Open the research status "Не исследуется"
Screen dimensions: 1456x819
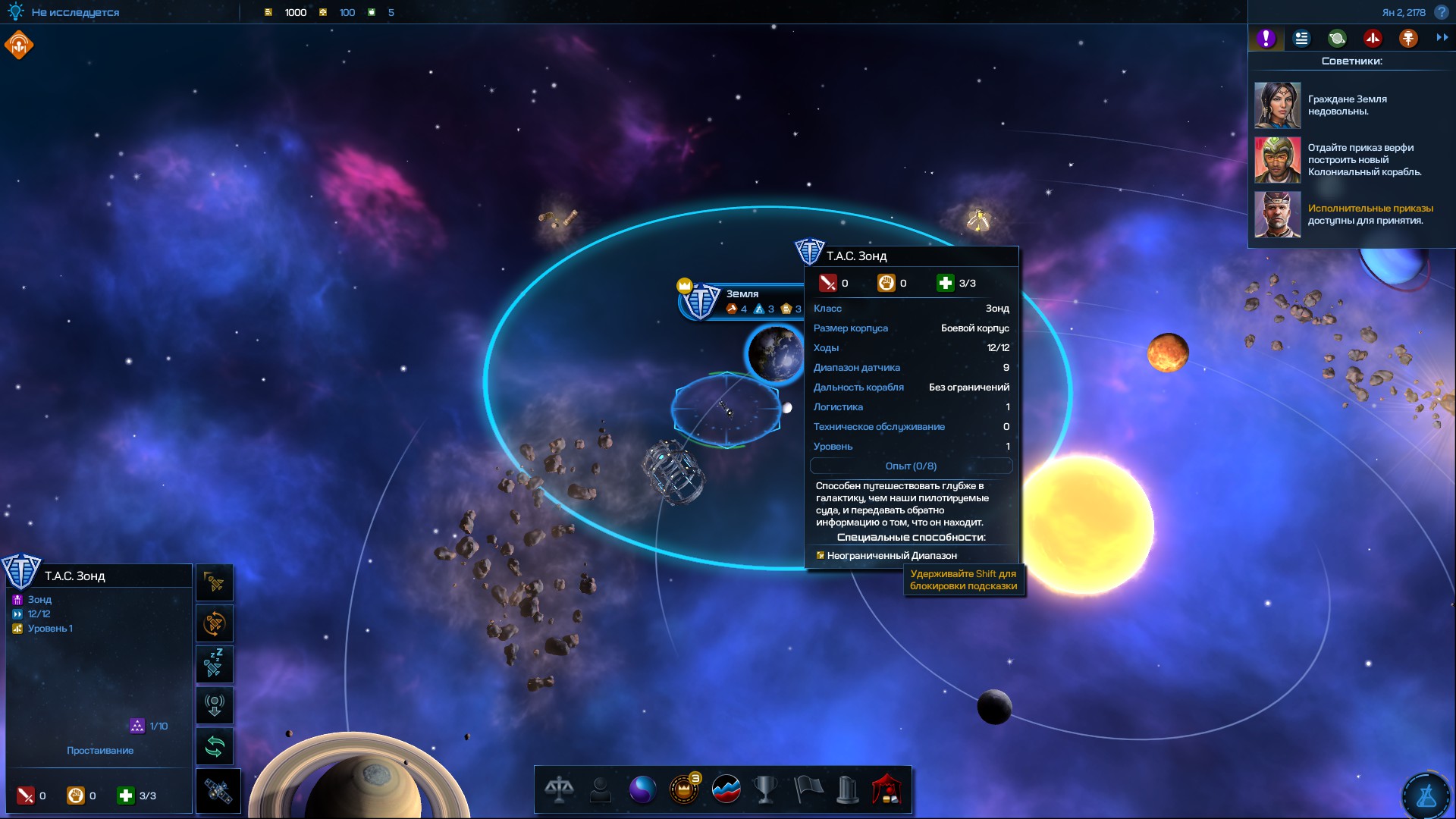74,12
